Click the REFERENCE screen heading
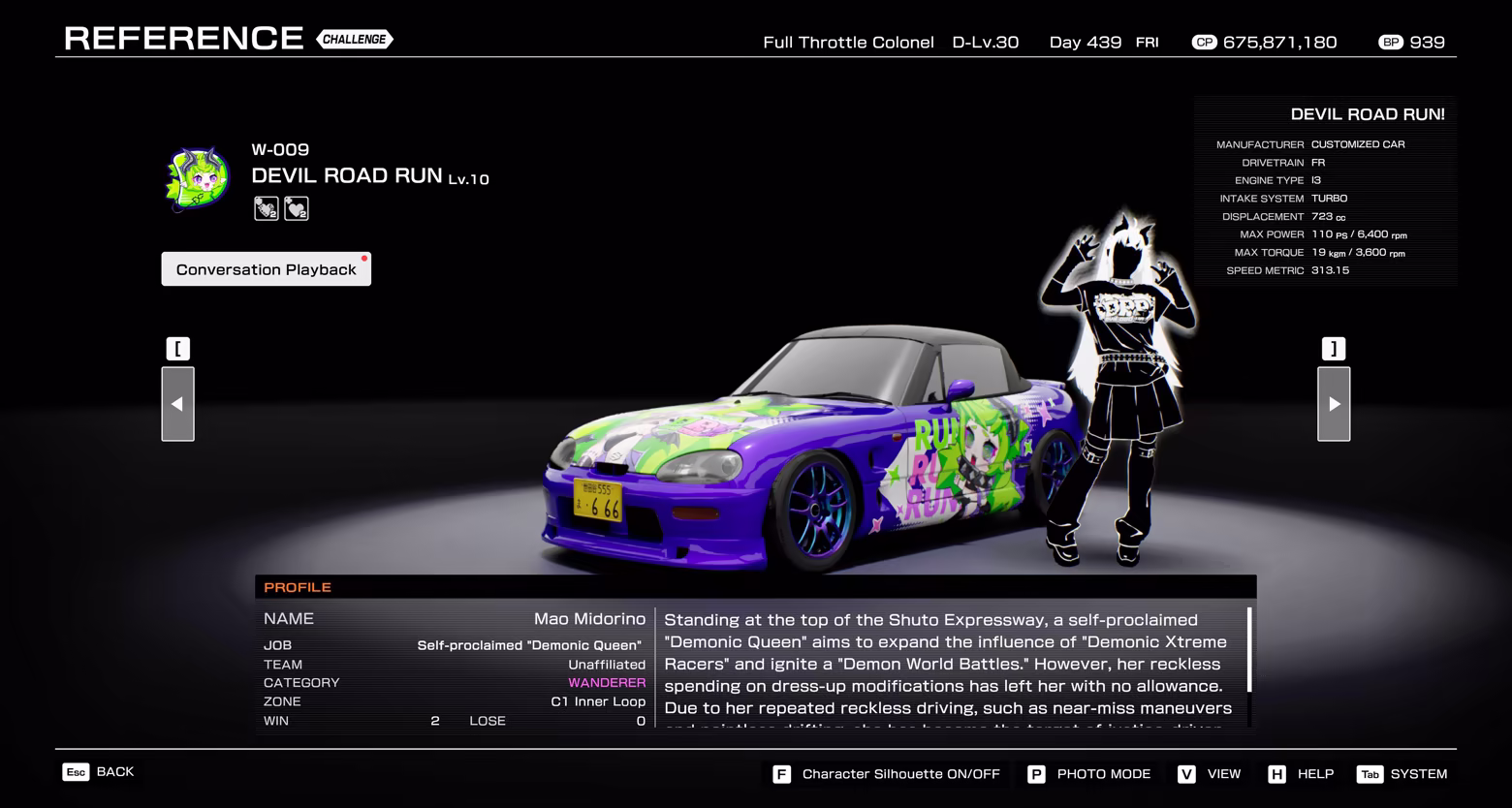The image size is (1512, 808). (184, 38)
